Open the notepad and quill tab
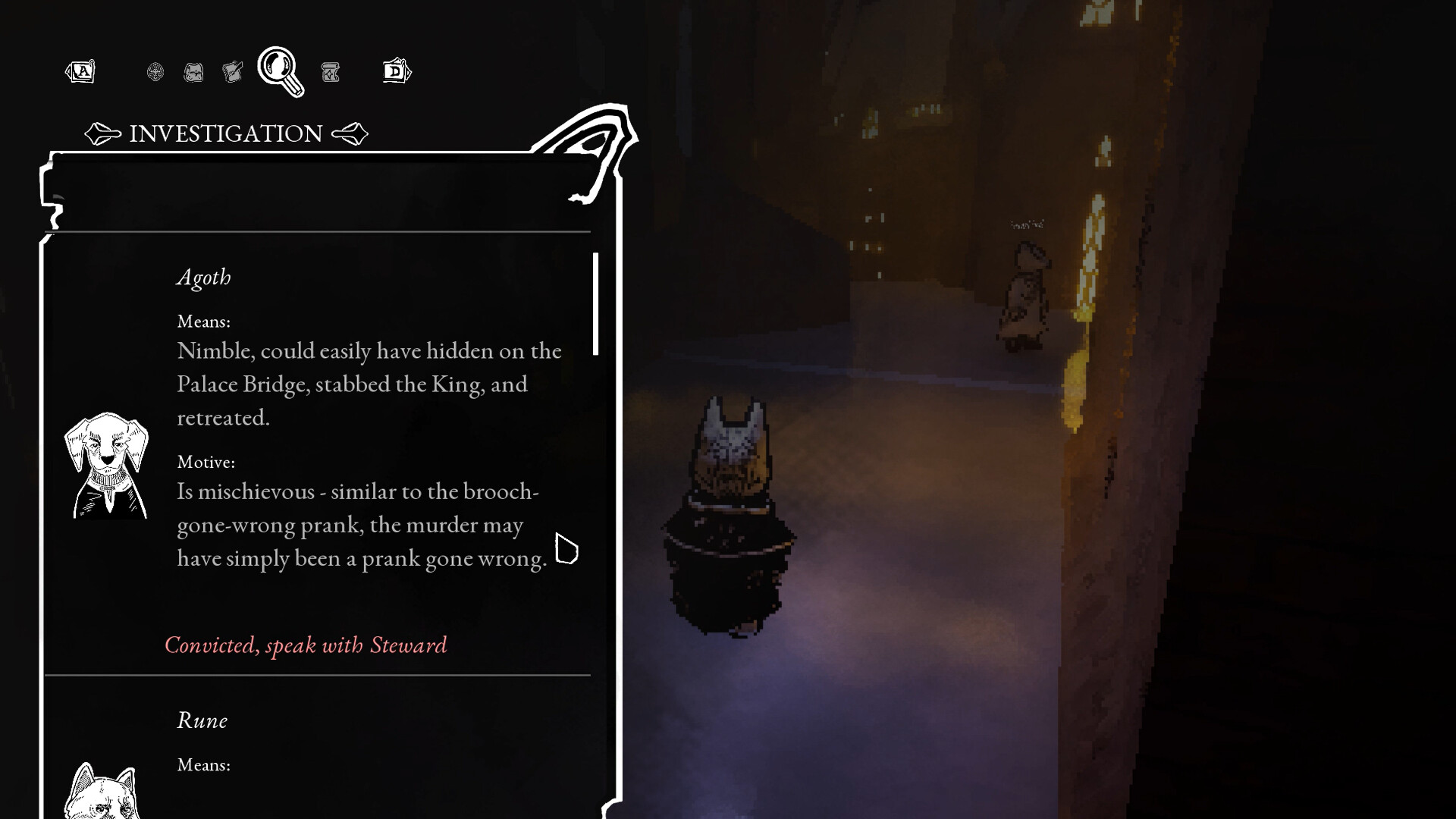 (233, 72)
